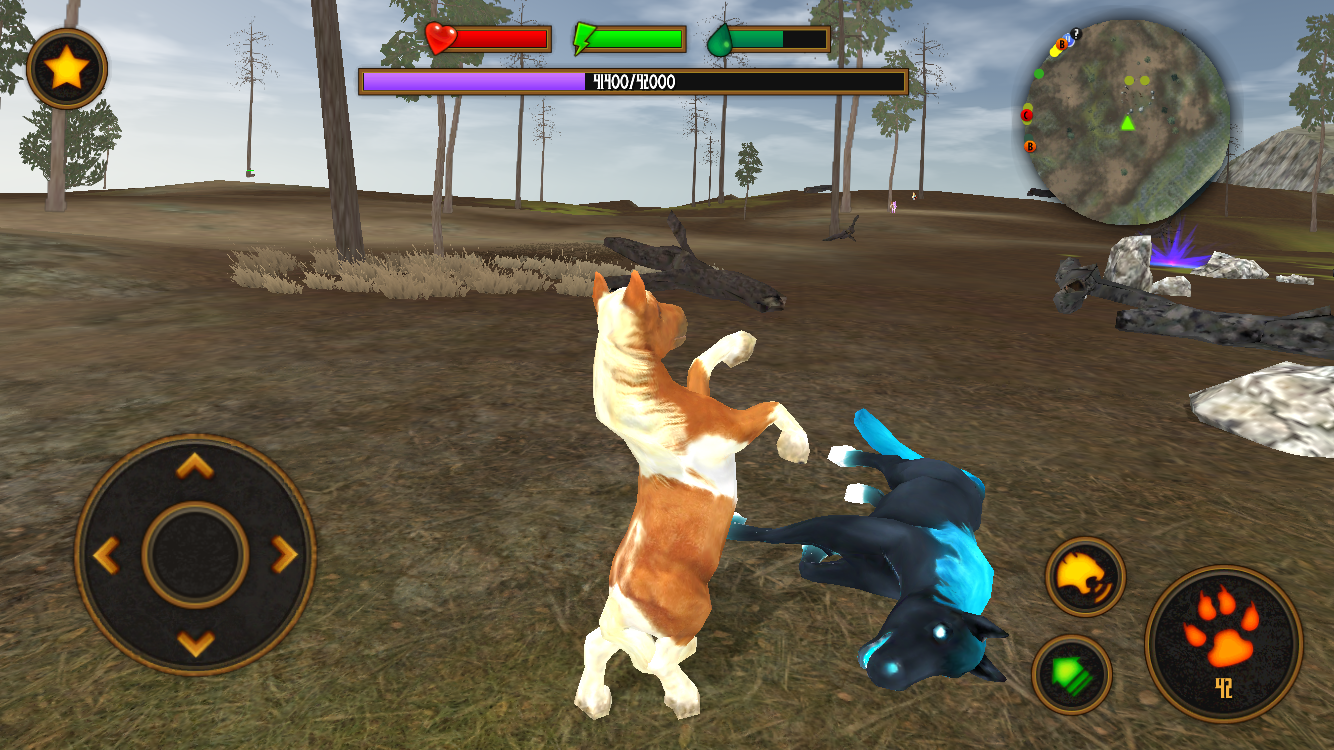This screenshot has width=1334, height=750.
Task: Tap the red C marker on the minimap
Action: (1026, 114)
